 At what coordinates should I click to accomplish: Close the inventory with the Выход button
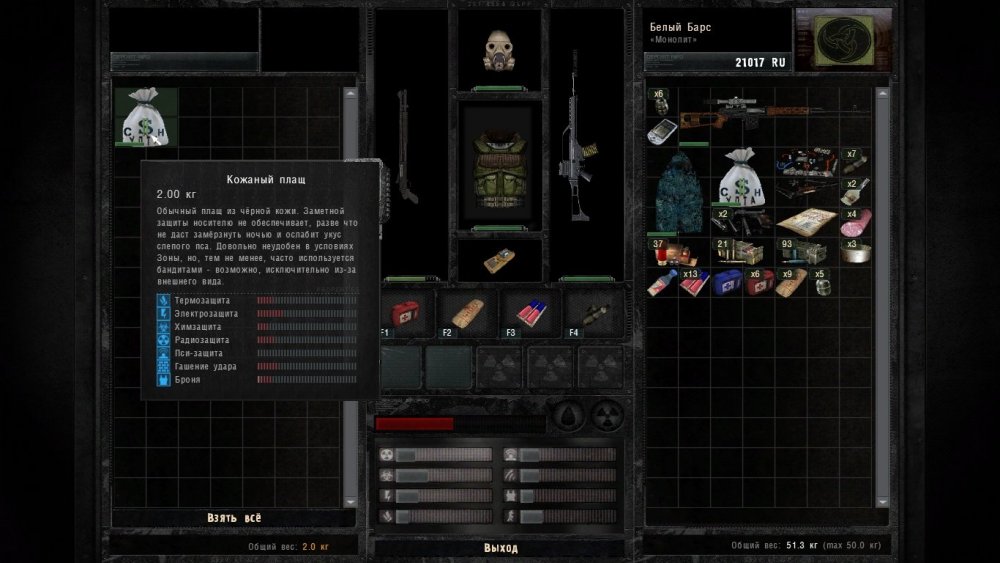coord(501,548)
